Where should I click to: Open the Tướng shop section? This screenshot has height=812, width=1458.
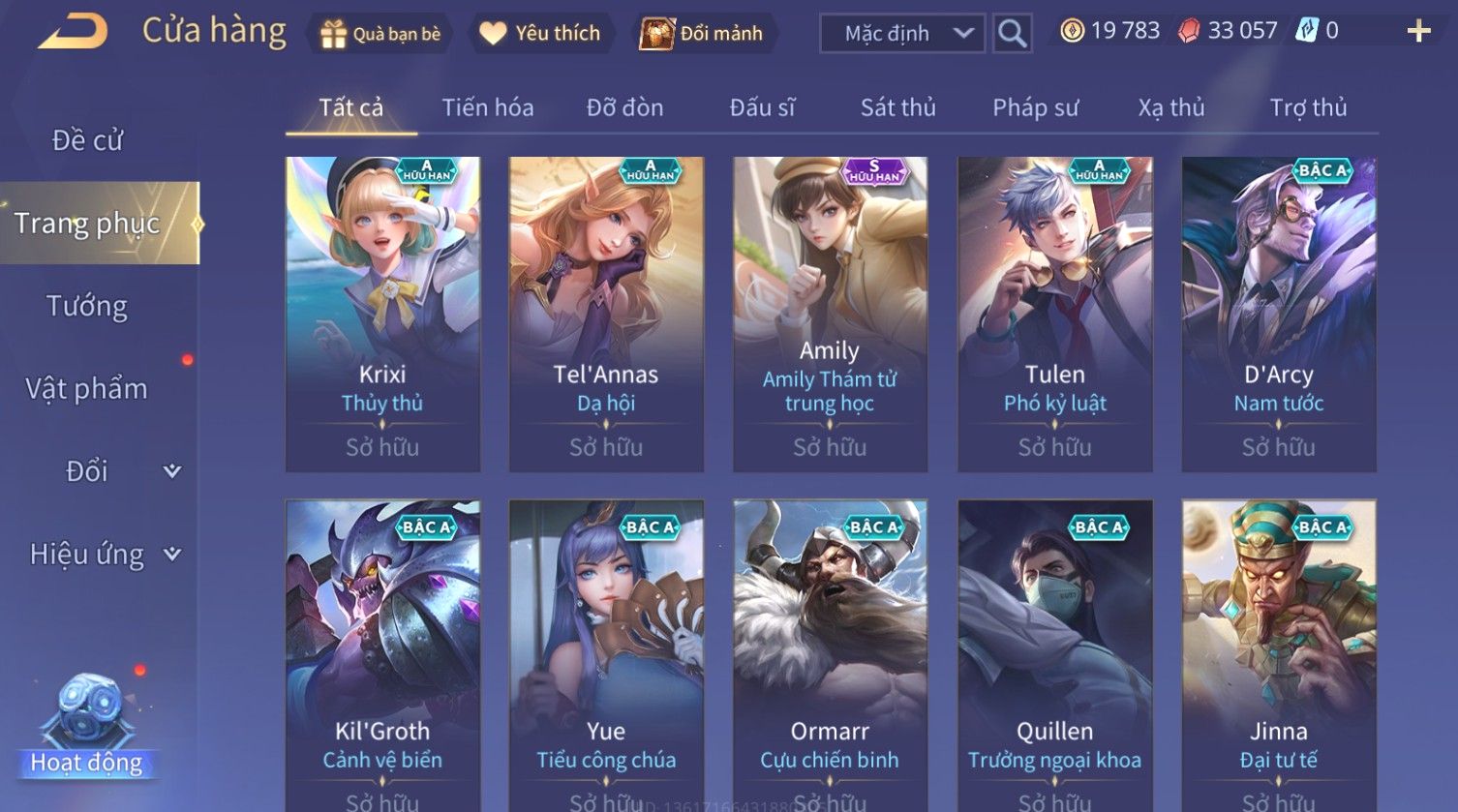(x=87, y=306)
